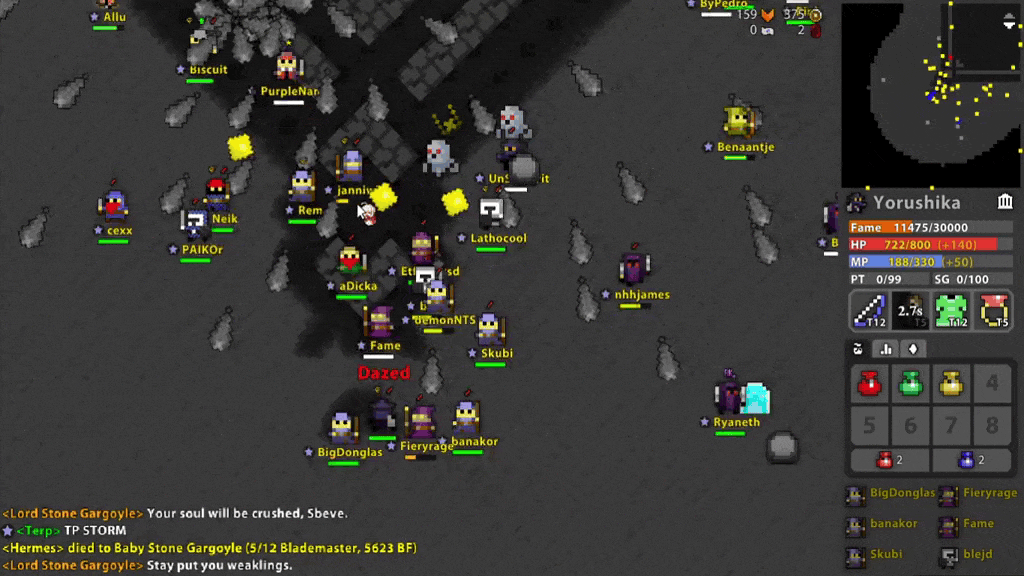
Task: Select the yellow potion inventory slot
Action: [951, 384]
